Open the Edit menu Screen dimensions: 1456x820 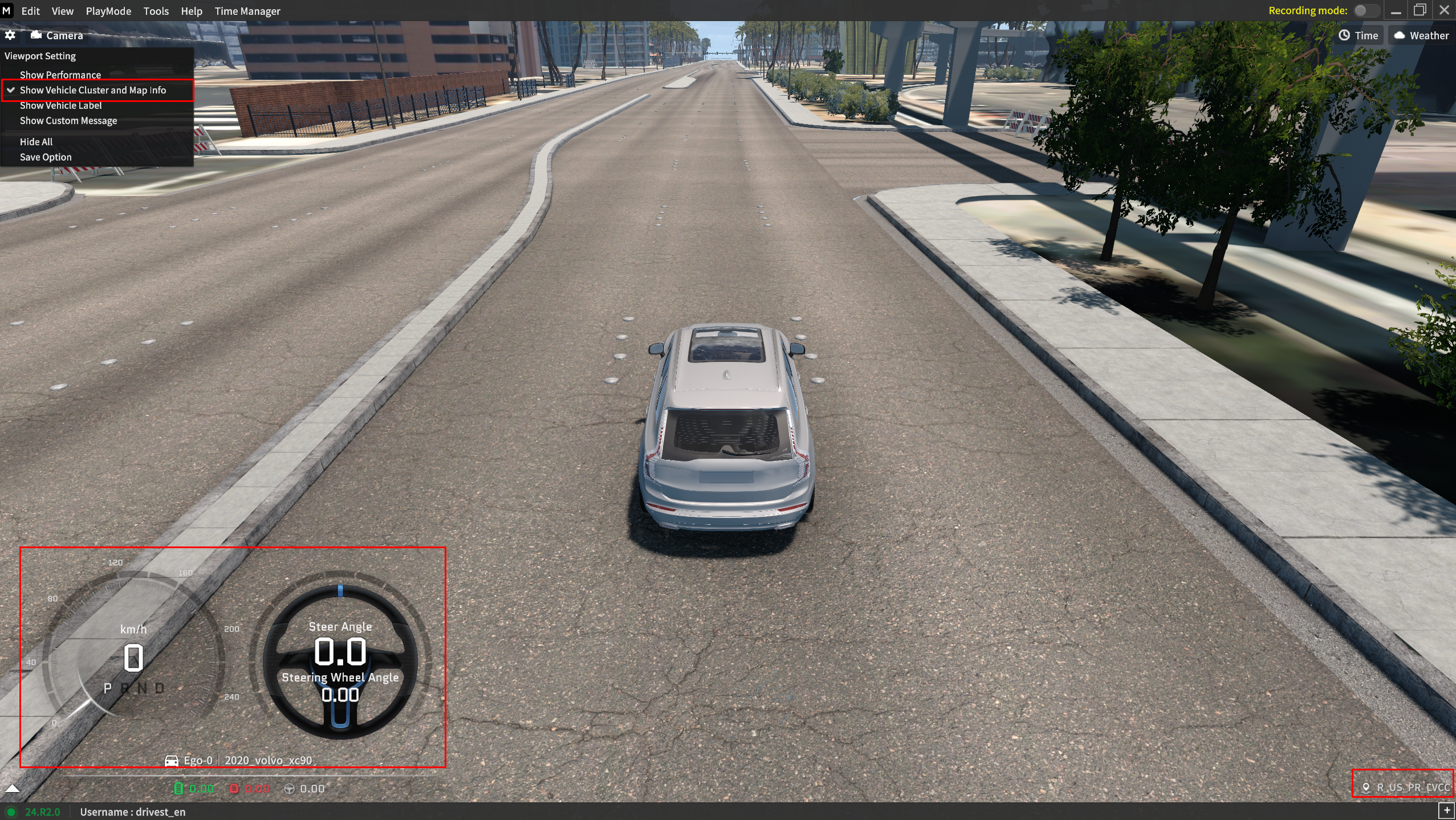[30, 11]
